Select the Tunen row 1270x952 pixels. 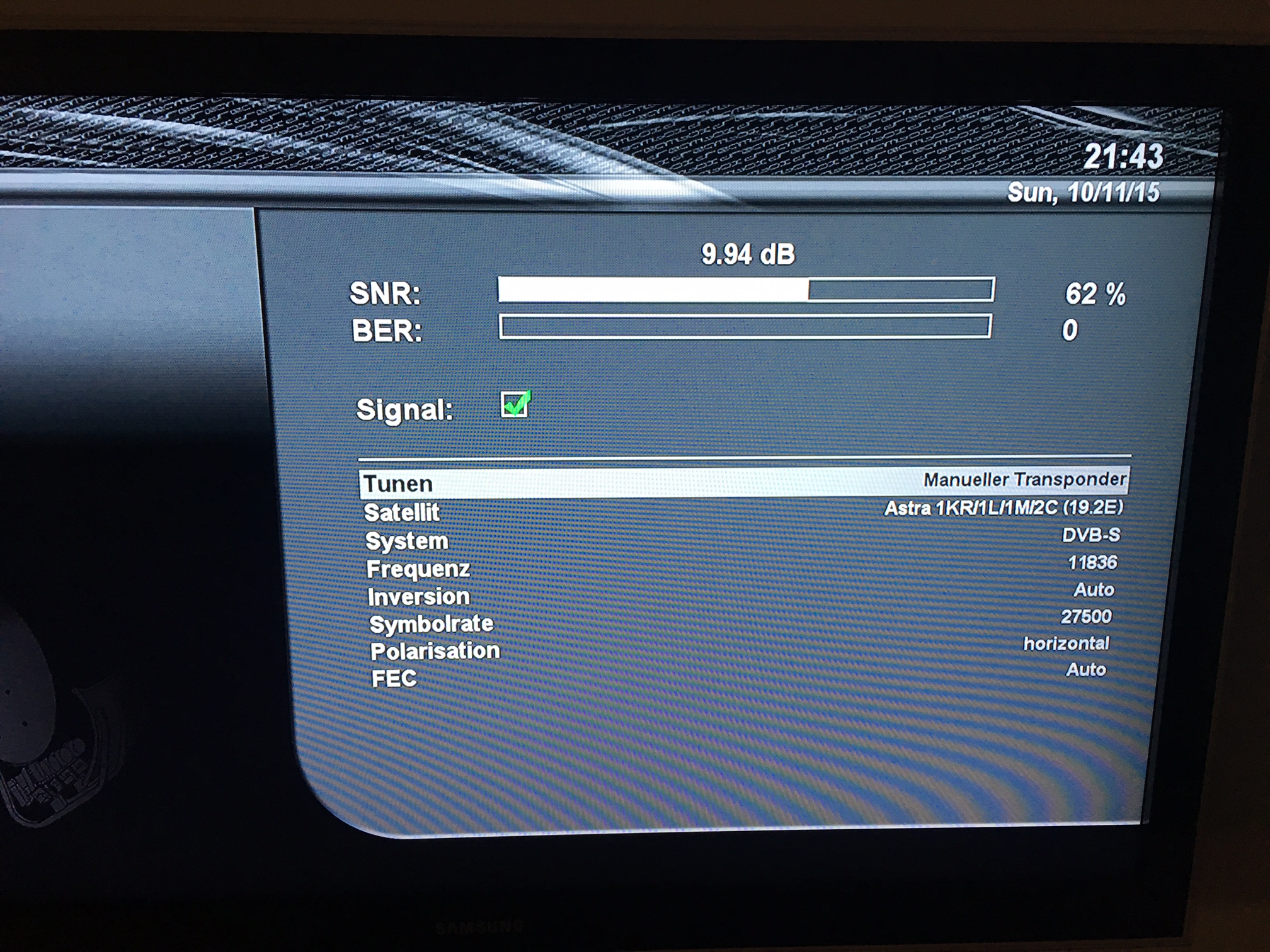(743, 482)
